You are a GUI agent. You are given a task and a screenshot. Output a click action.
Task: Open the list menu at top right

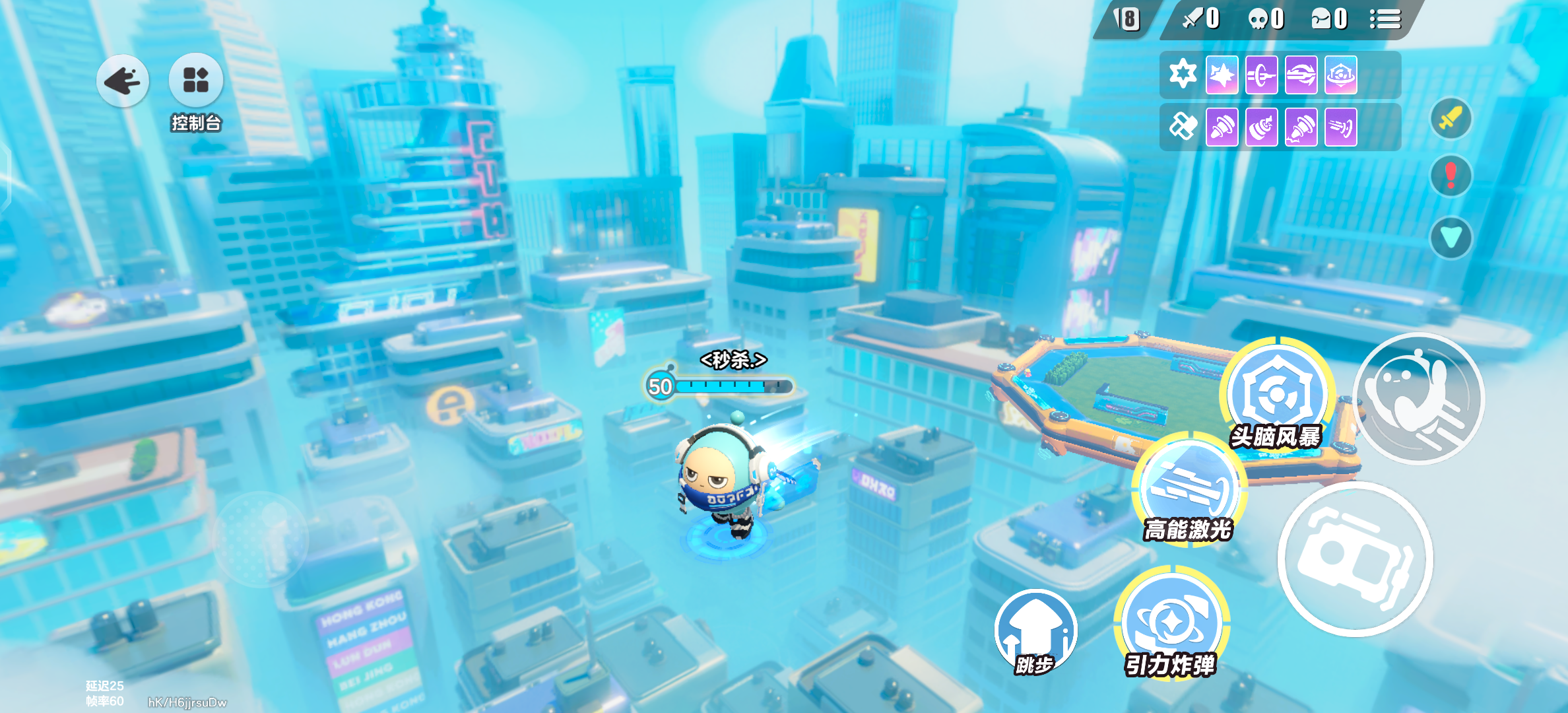(1385, 20)
